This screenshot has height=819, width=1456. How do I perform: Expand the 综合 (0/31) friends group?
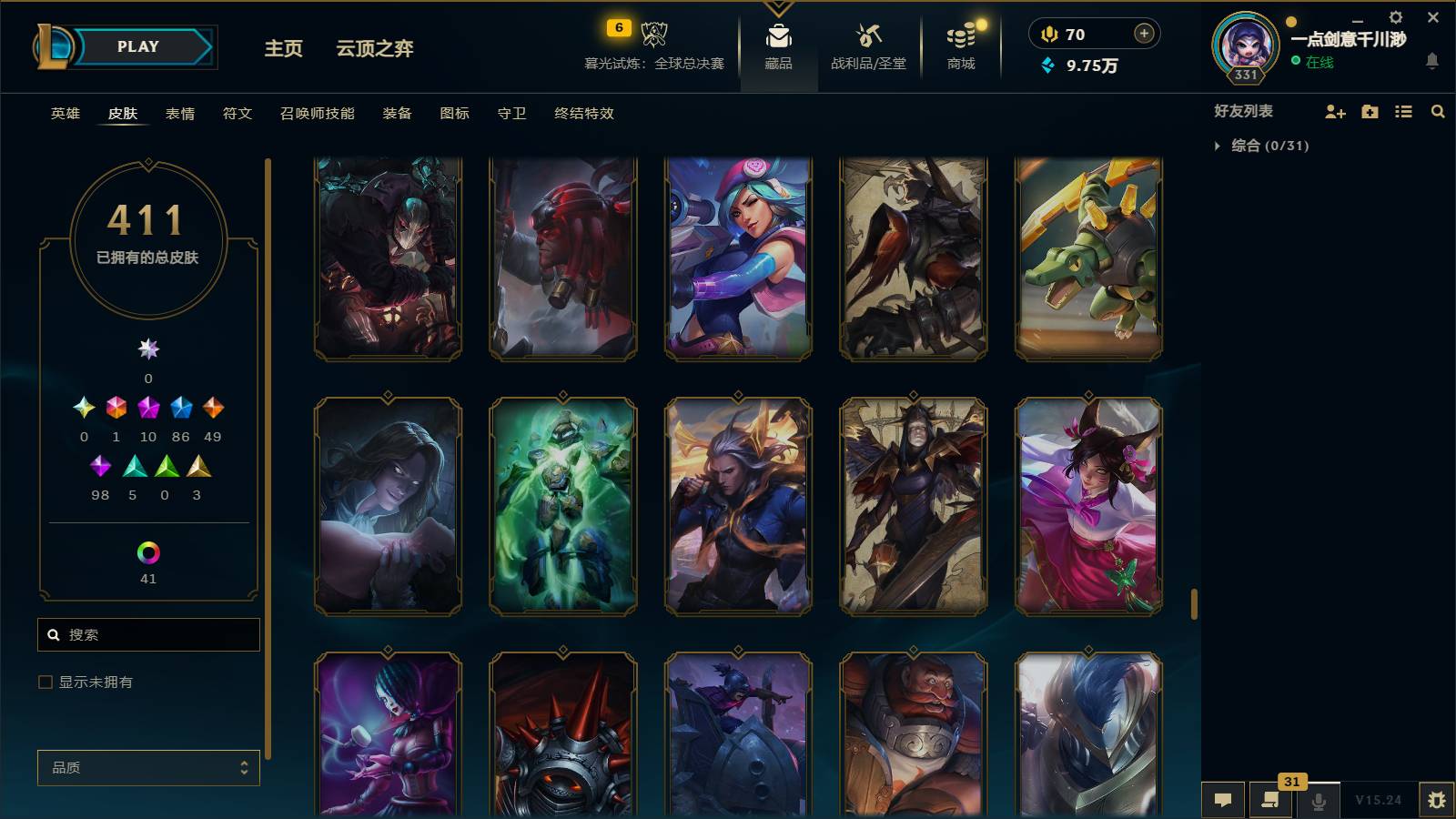(x=1218, y=144)
